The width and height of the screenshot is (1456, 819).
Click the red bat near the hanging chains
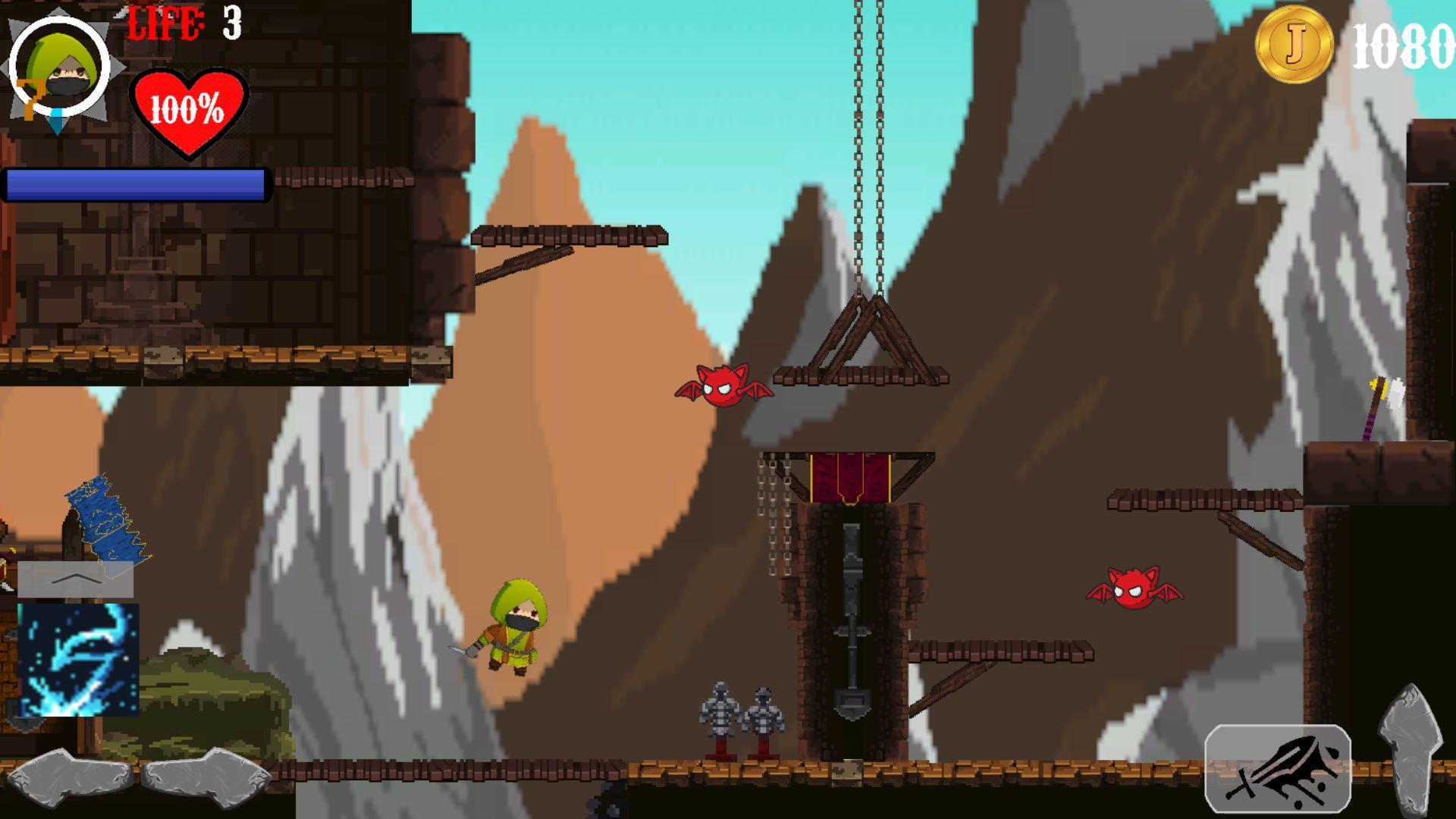(723, 389)
